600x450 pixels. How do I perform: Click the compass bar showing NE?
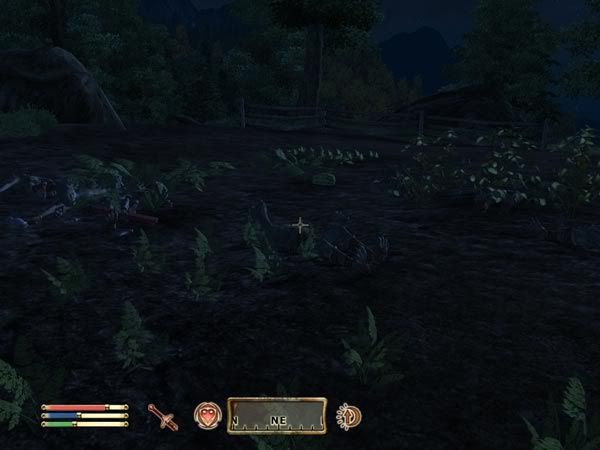[277, 416]
